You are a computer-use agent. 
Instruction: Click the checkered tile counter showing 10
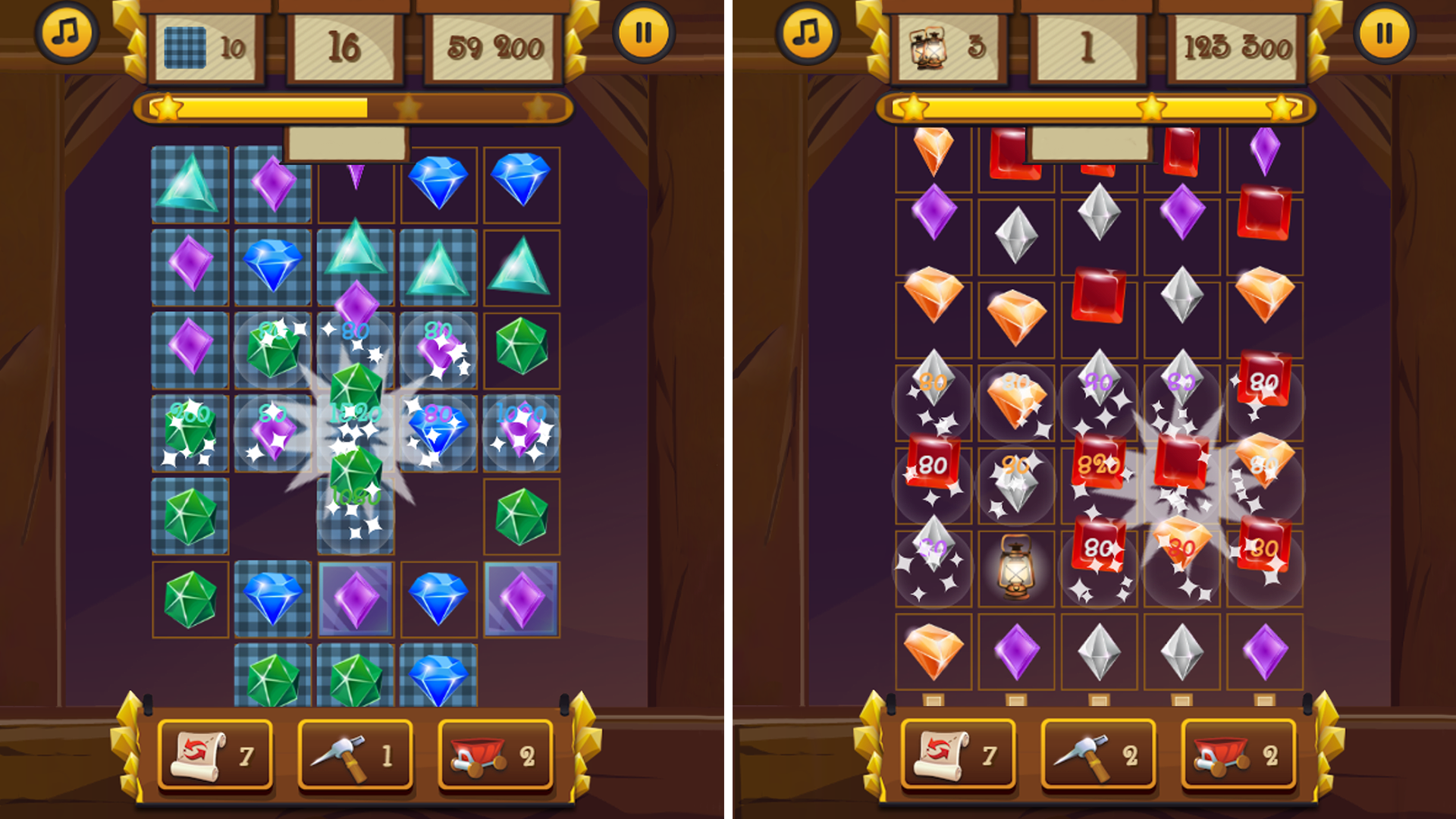pyautogui.click(x=205, y=47)
